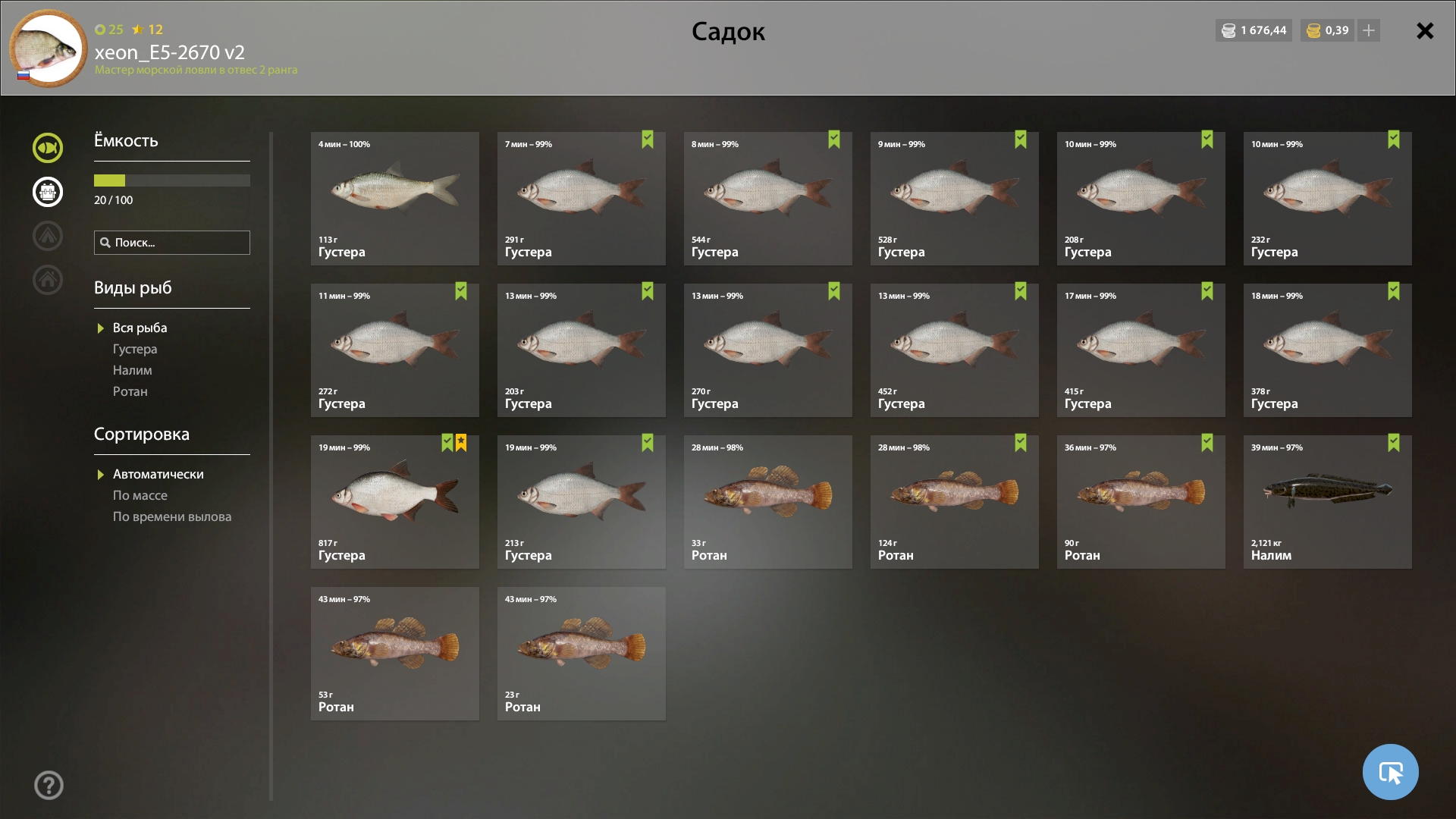Filter fish list by Налим

pyautogui.click(x=133, y=370)
